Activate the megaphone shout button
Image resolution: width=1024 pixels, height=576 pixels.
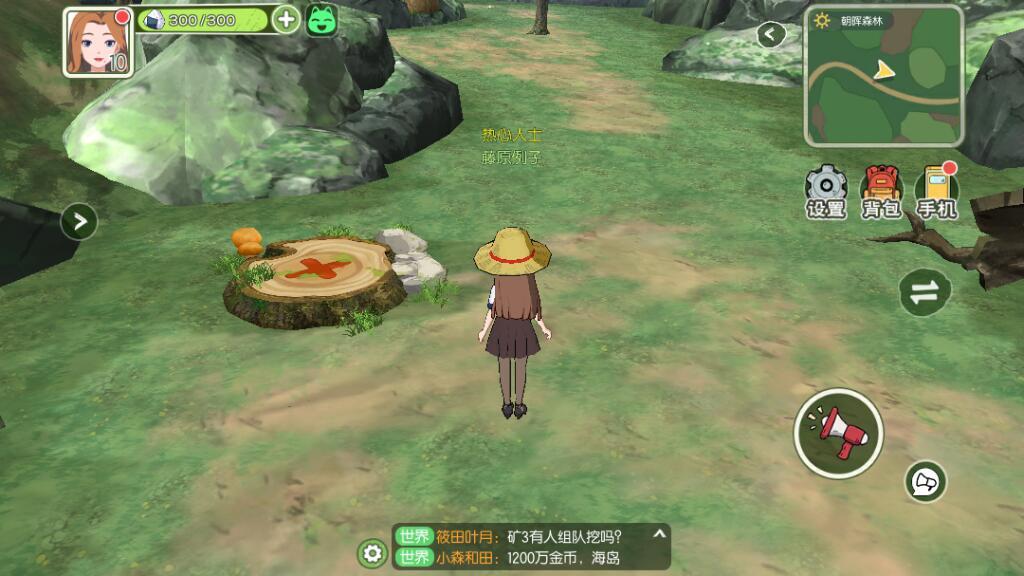tap(838, 433)
